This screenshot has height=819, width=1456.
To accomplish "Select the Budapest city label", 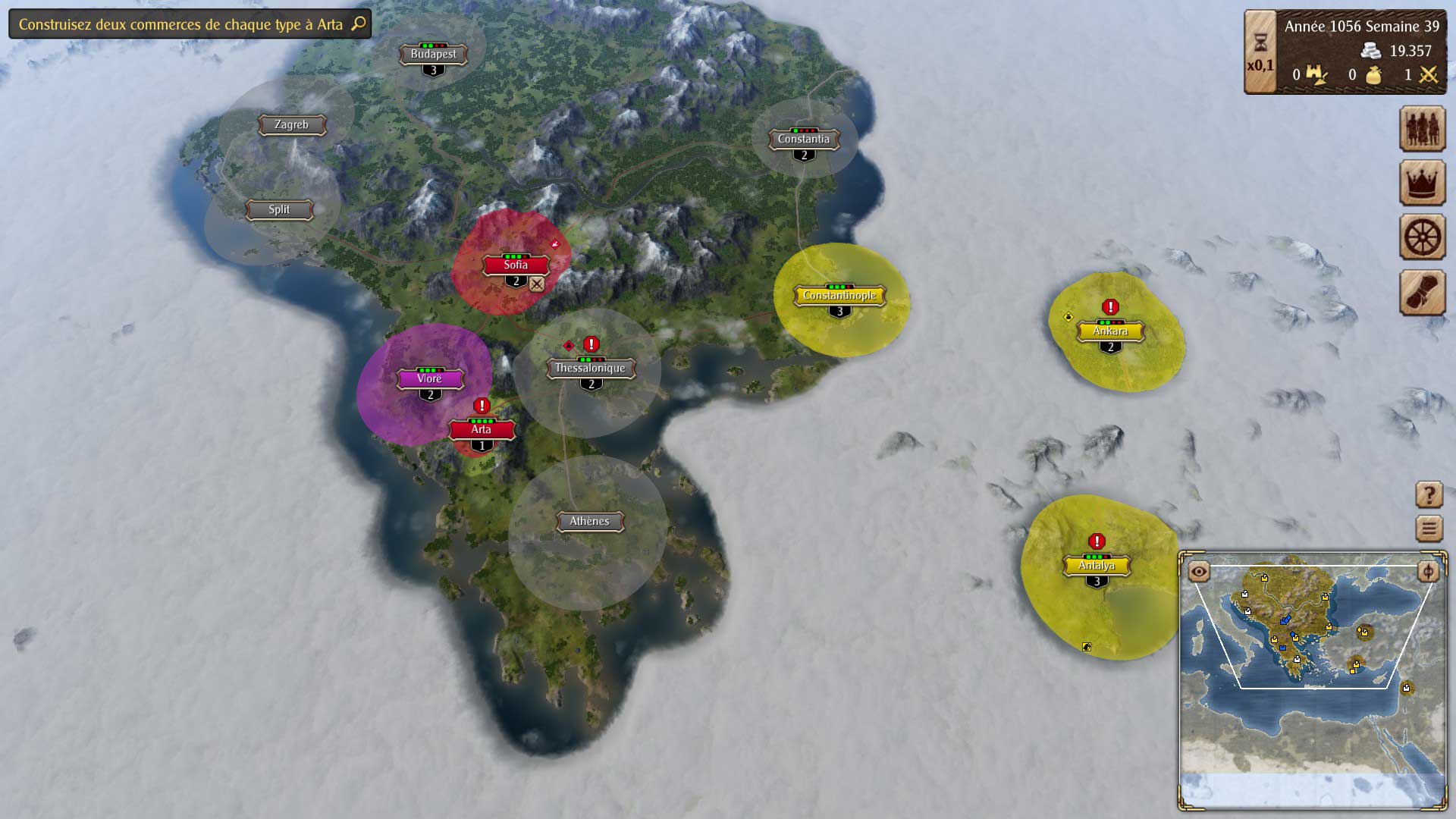I will tap(433, 54).
